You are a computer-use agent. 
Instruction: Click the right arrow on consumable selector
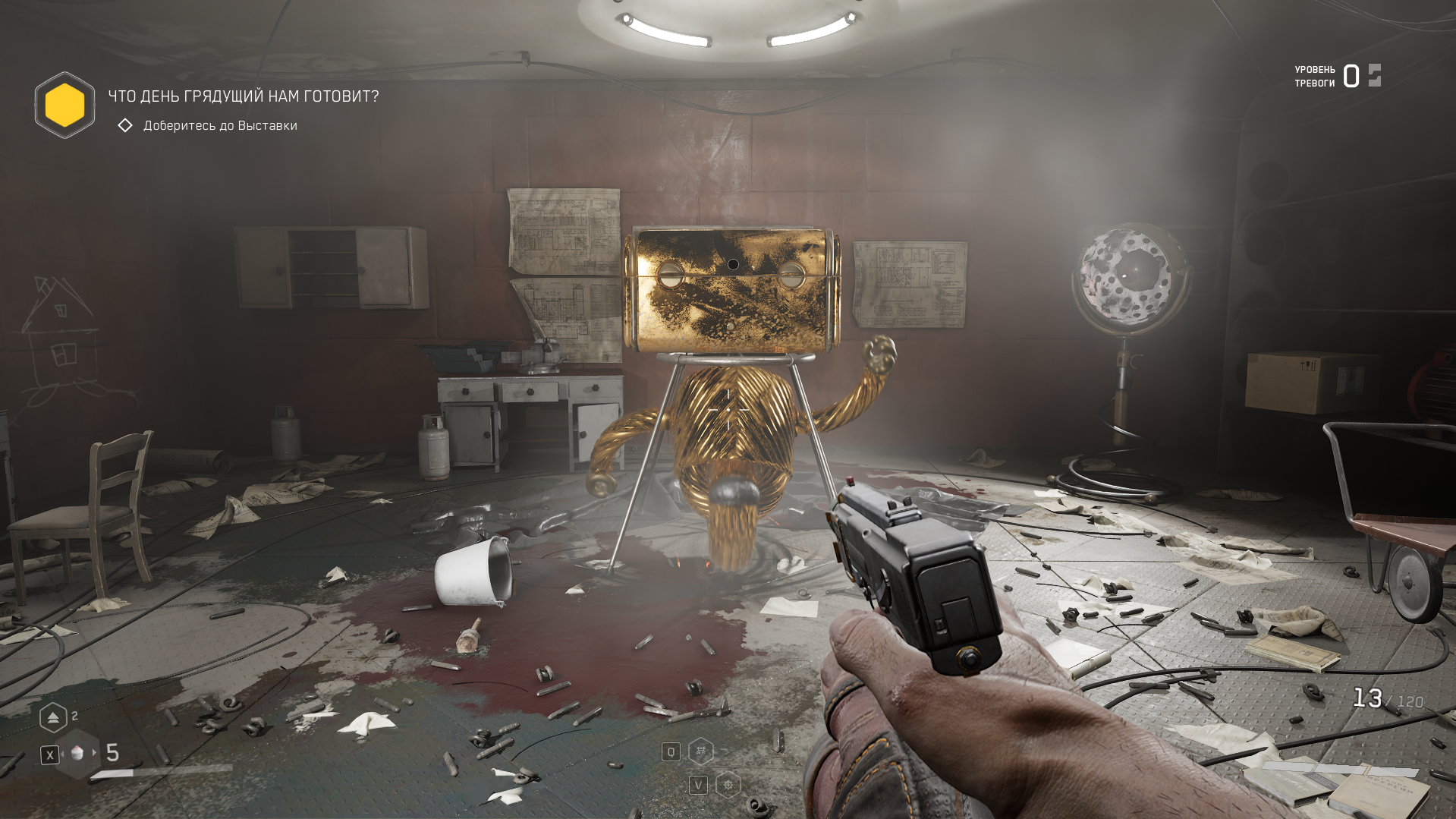click(94, 753)
